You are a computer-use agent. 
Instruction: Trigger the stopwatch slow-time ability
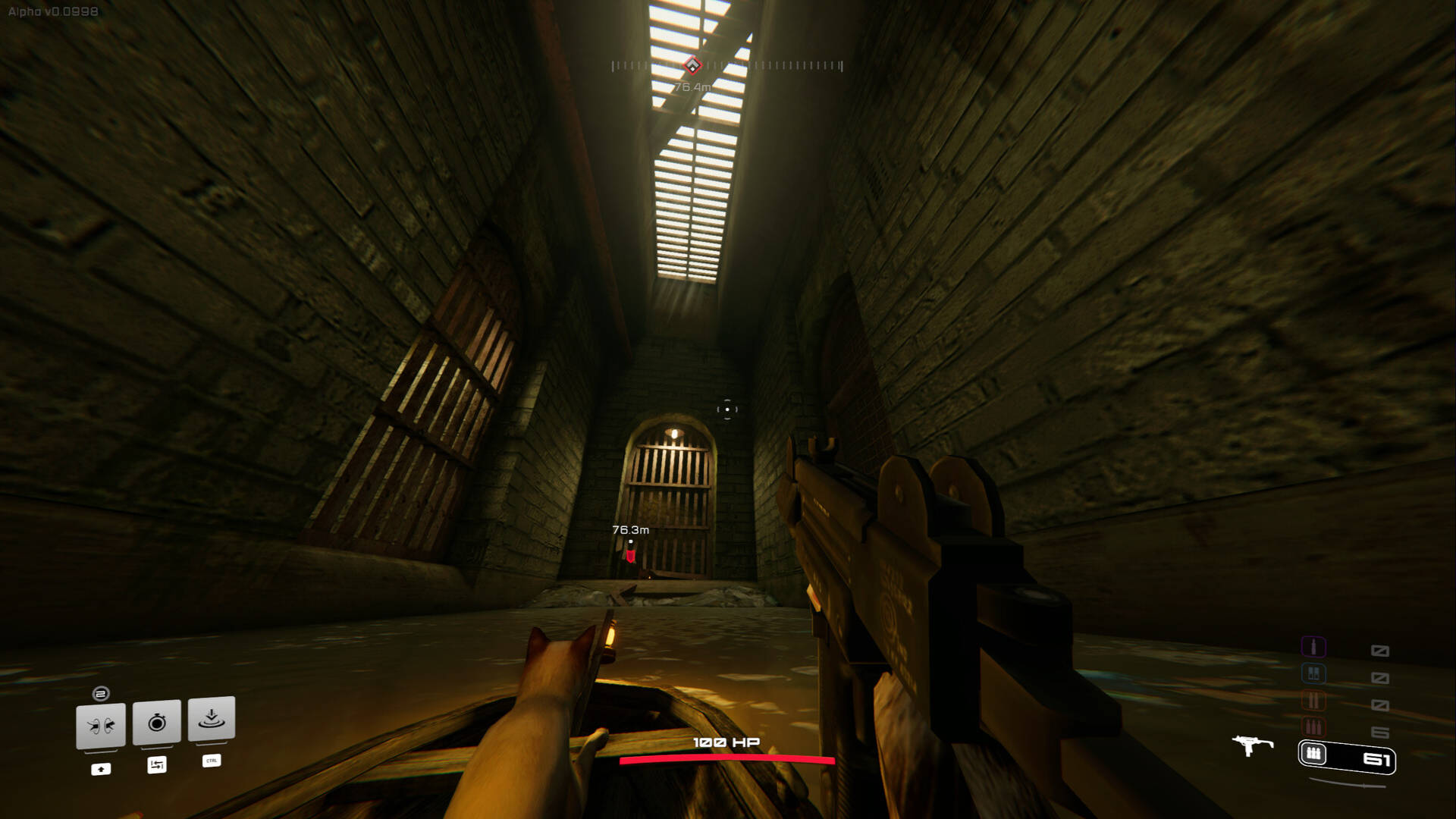(157, 722)
